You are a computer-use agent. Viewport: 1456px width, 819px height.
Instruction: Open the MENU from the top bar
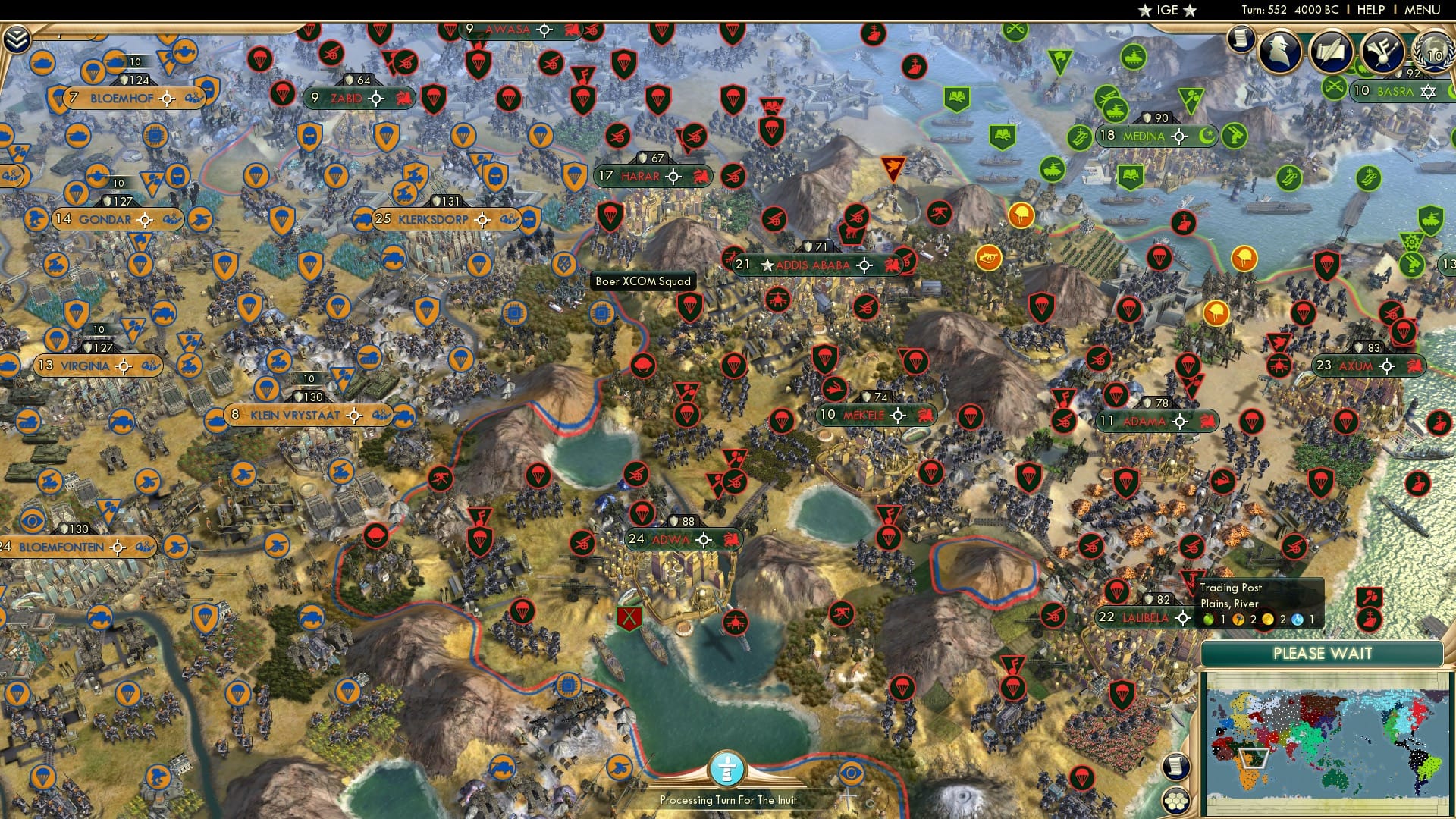pyautogui.click(x=1424, y=9)
